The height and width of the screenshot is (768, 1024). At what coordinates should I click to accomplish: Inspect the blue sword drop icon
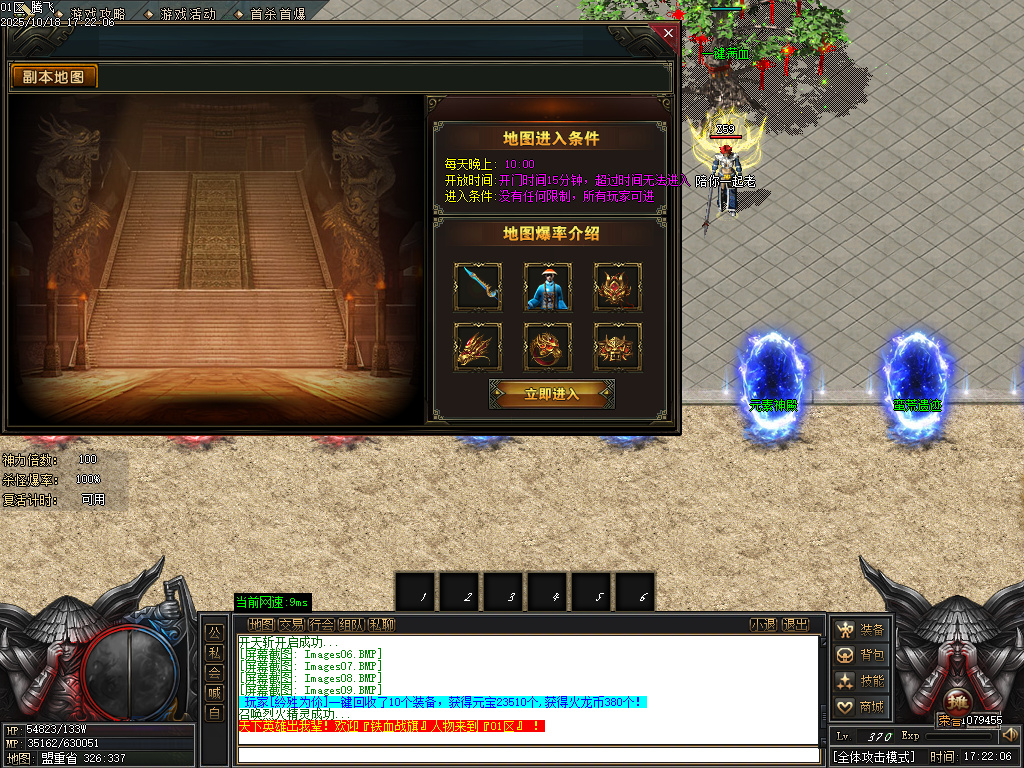(477, 287)
